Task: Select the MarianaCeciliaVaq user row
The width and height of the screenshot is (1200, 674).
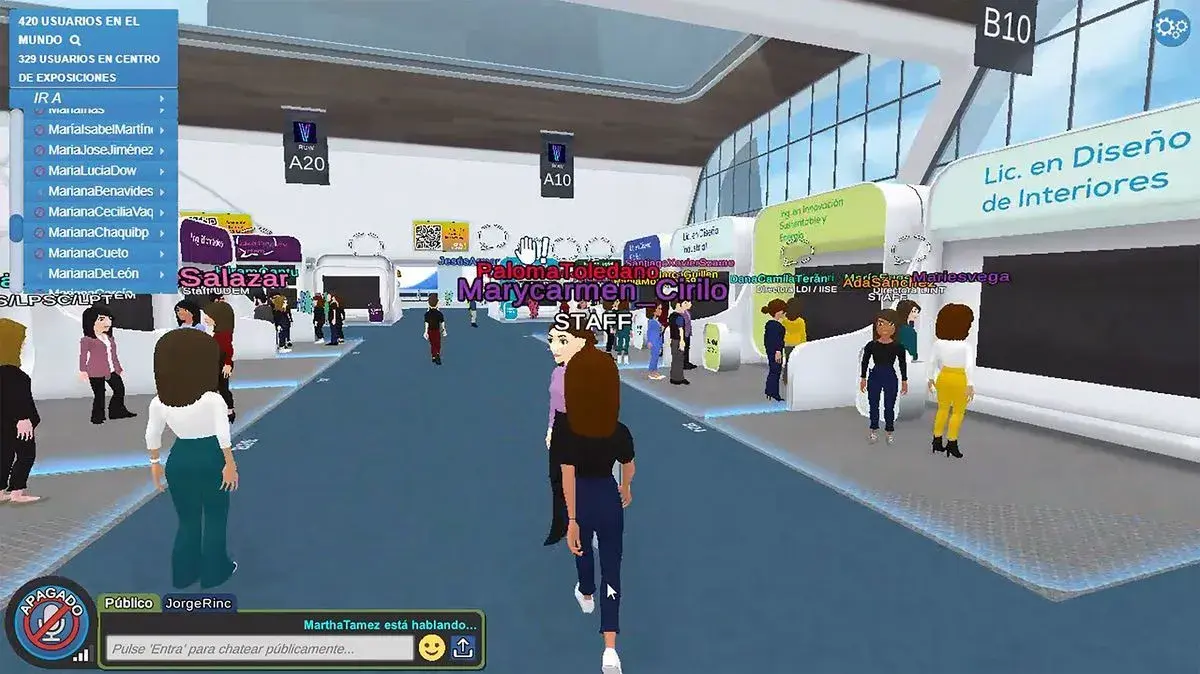Action: (x=100, y=212)
